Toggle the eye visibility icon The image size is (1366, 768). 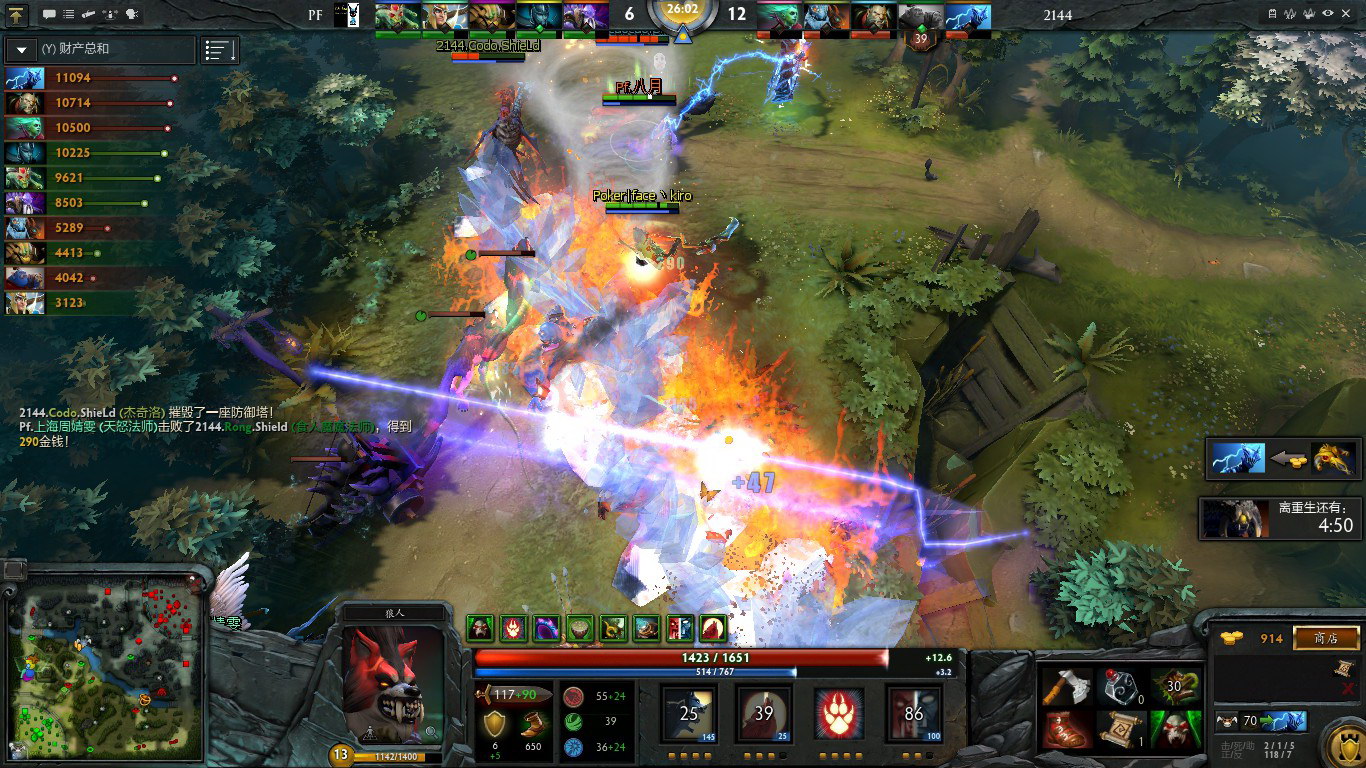[1328, 14]
